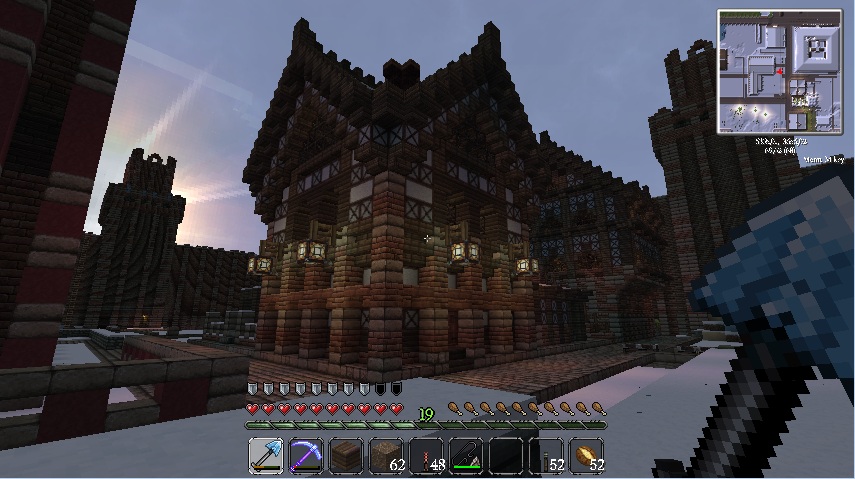Viewport: 855px width, 479px height.
Task: Click the minimap in the corner
Action: click(x=780, y=72)
